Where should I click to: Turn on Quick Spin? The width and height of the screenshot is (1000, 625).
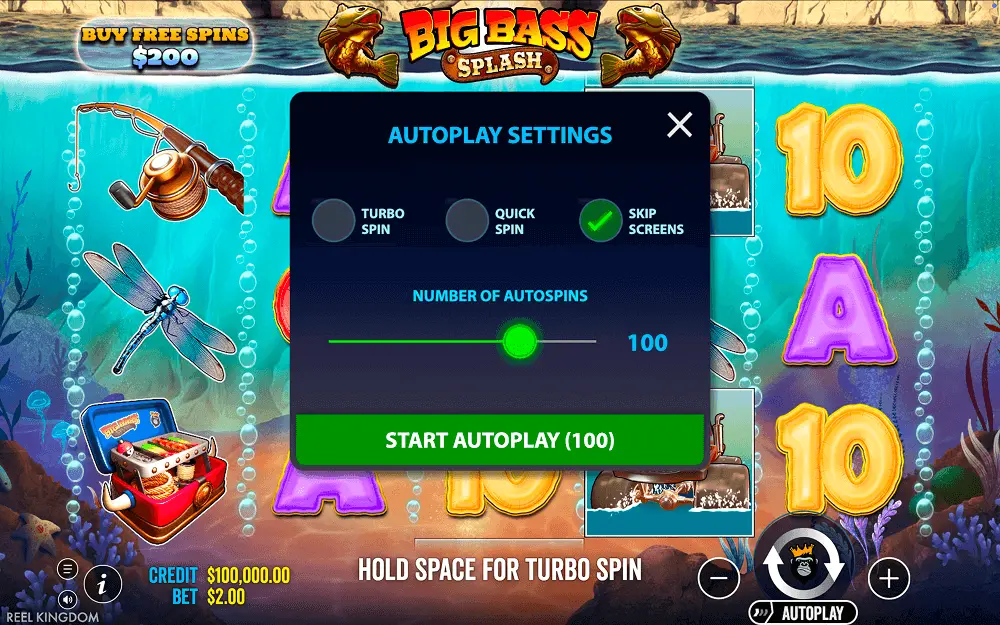click(x=466, y=221)
